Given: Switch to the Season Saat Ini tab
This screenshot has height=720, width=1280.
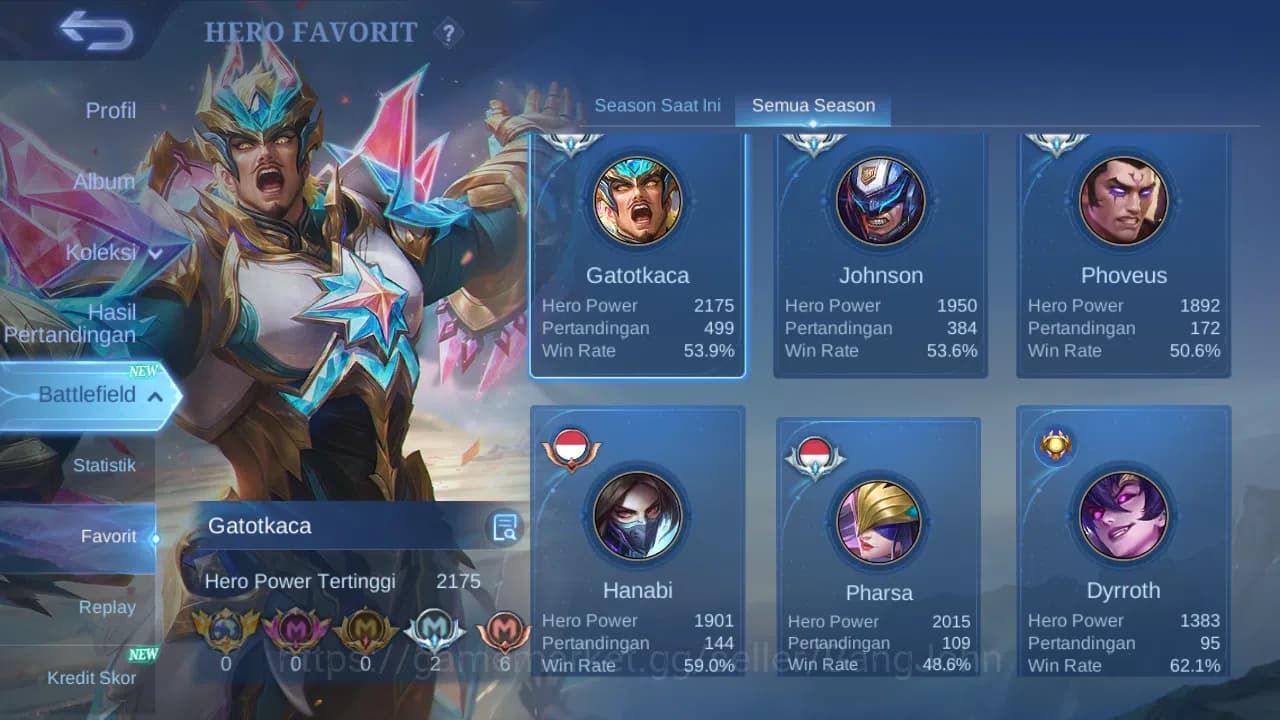Looking at the screenshot, I should click(657, 104).
